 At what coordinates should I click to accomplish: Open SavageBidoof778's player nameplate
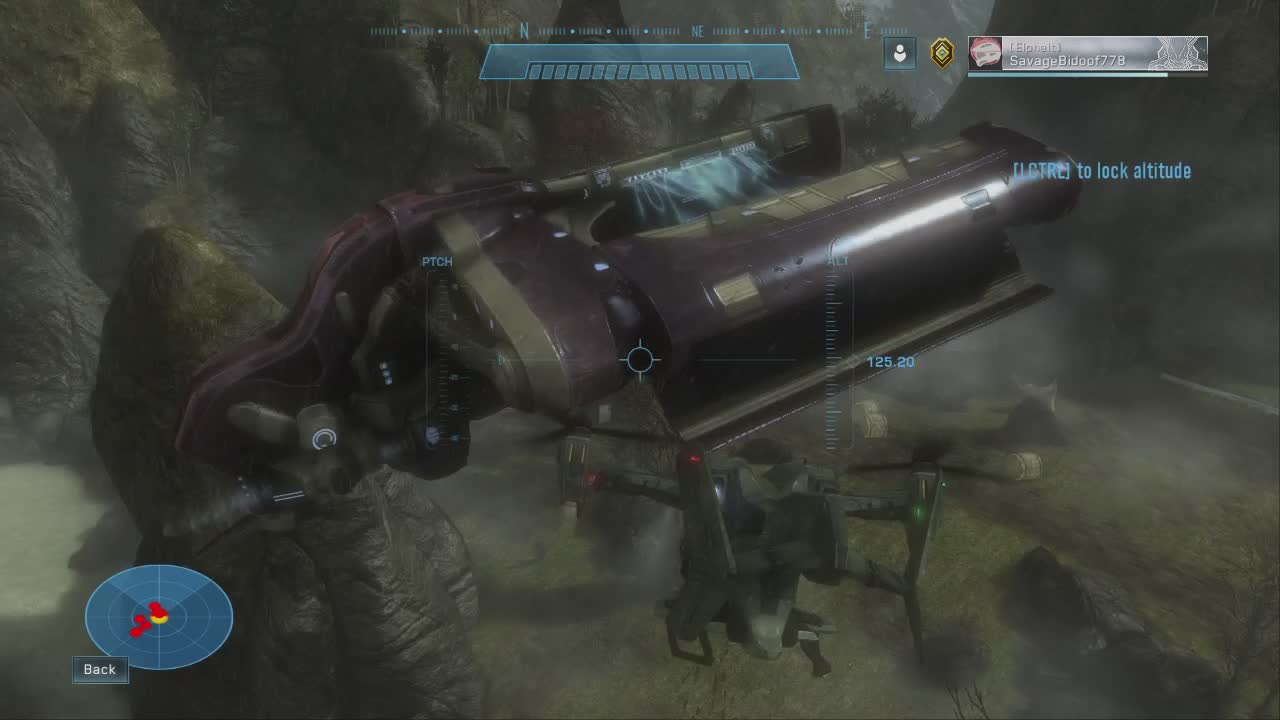1087,54
